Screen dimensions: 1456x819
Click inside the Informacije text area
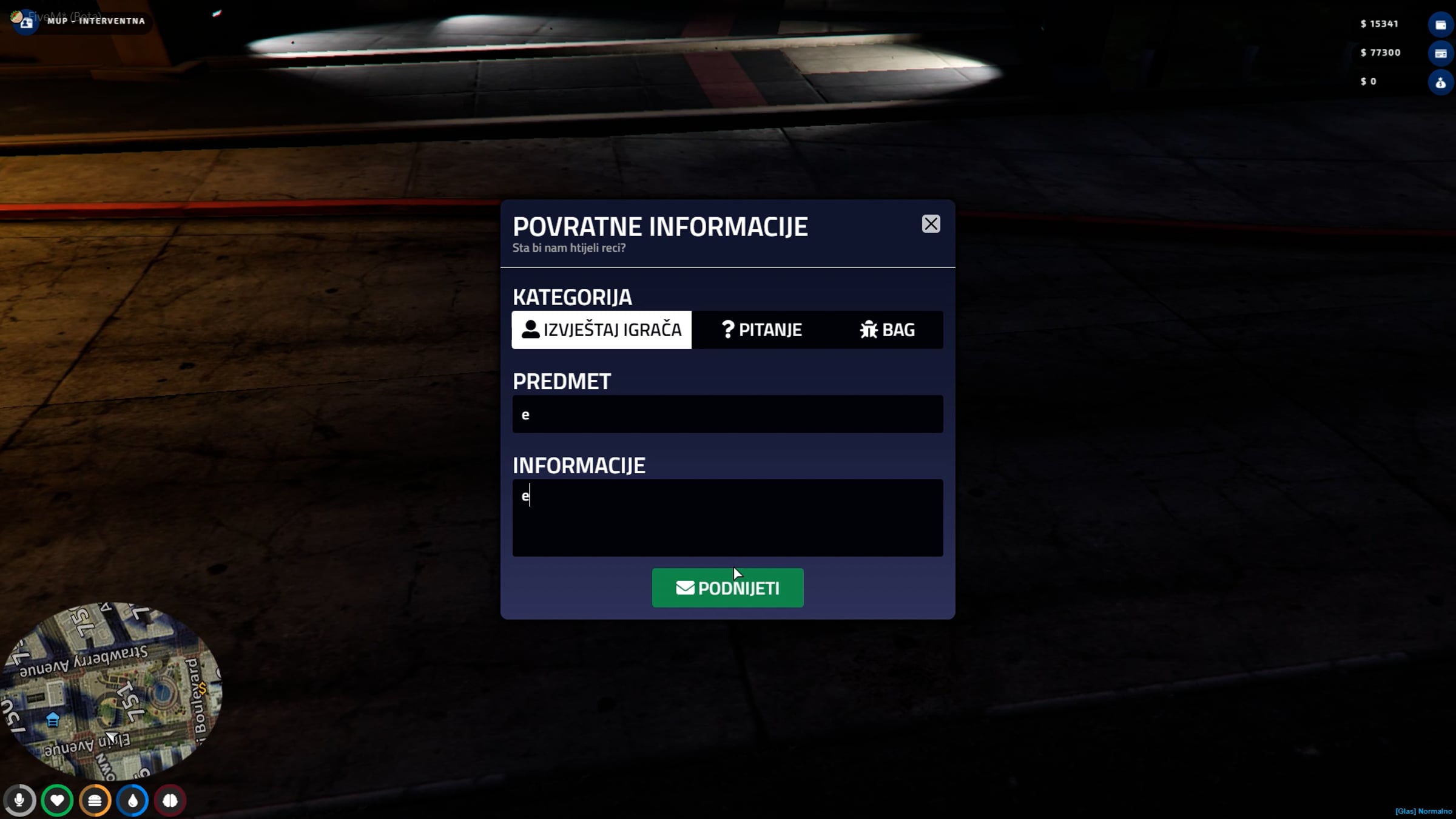pyautogui.click(x=727, y=517)
